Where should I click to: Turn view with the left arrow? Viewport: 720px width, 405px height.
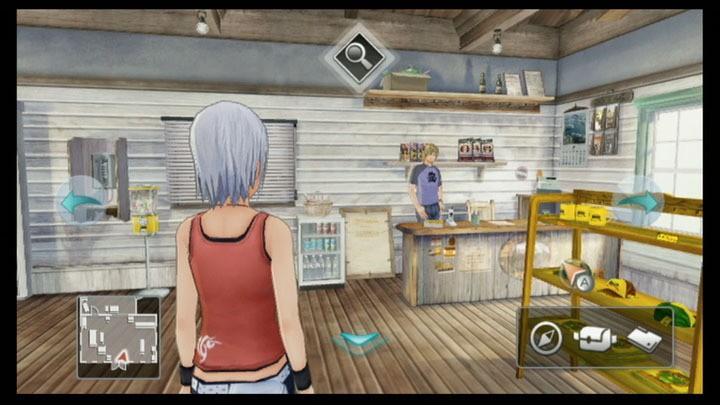(x=82, y=201)
